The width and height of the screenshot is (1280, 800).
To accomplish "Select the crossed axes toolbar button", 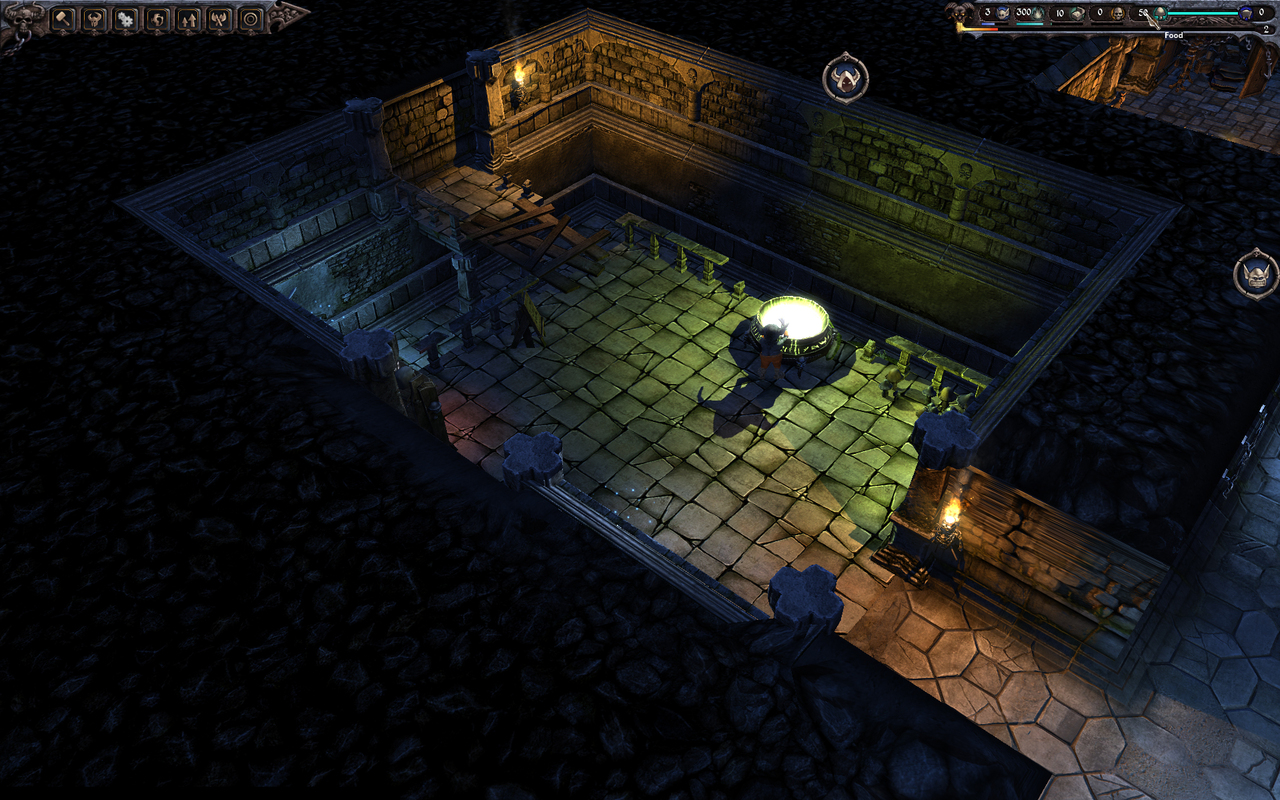I will pyautogui.click(x=219, y=18).
